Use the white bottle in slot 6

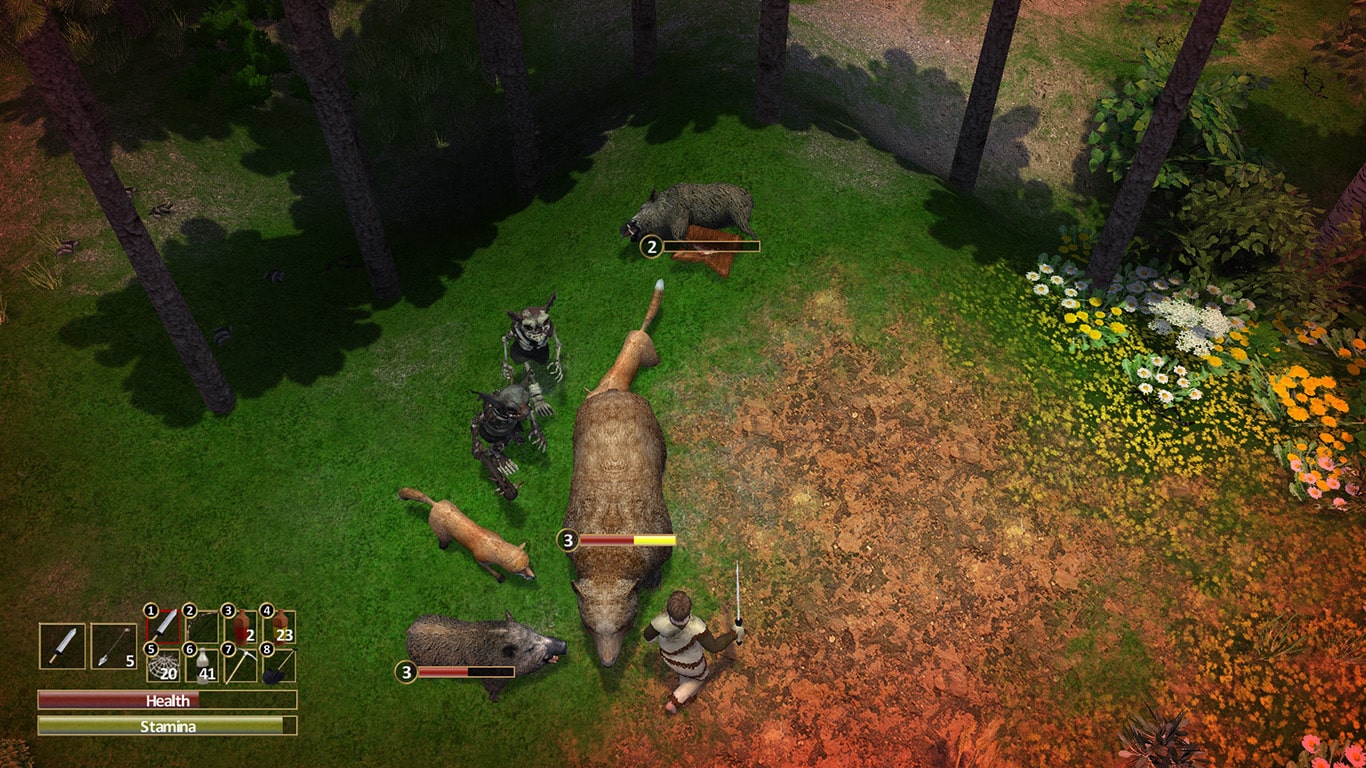point(203,665)
